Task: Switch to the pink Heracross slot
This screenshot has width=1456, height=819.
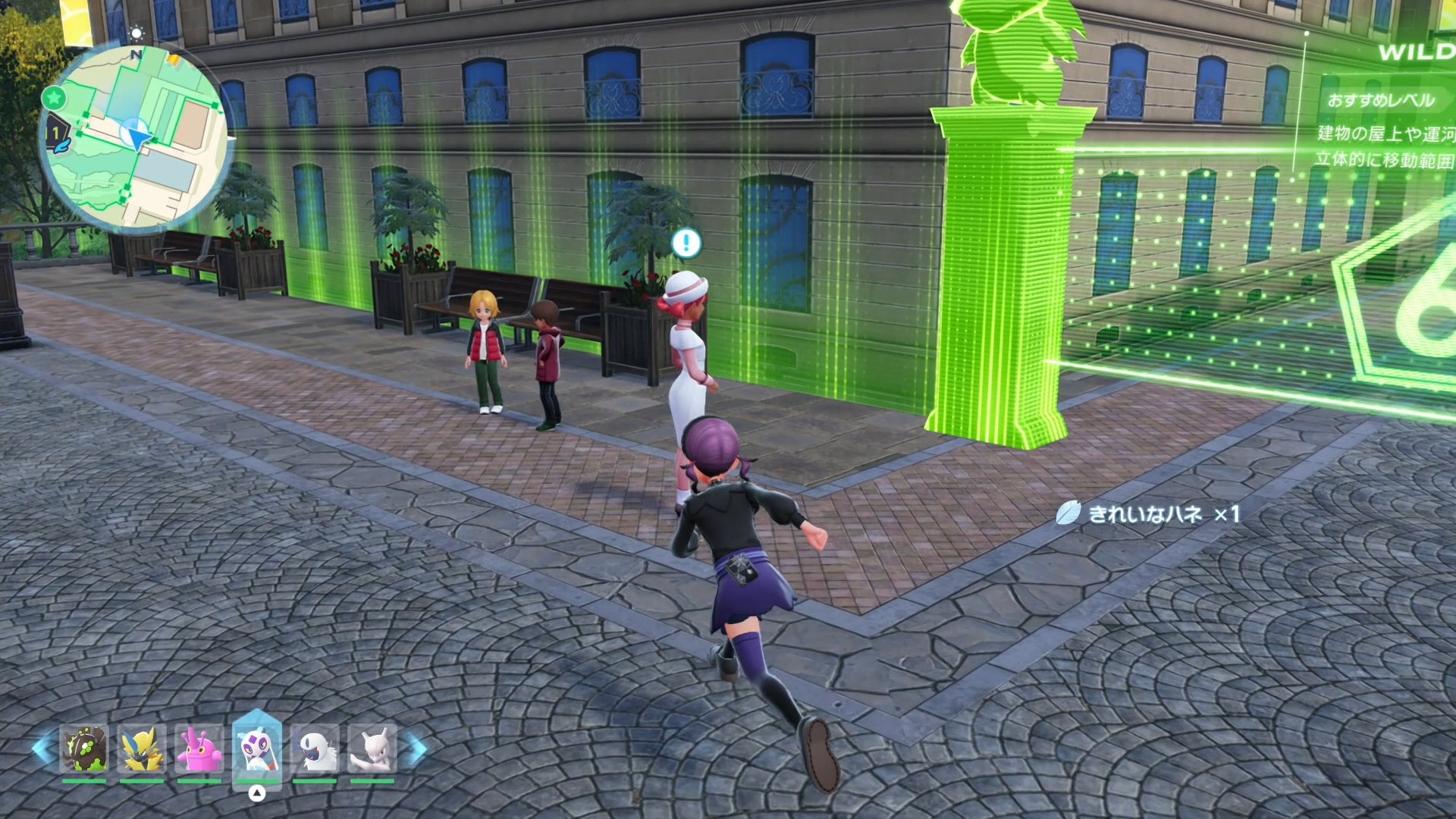Action: tap(199, 748)
